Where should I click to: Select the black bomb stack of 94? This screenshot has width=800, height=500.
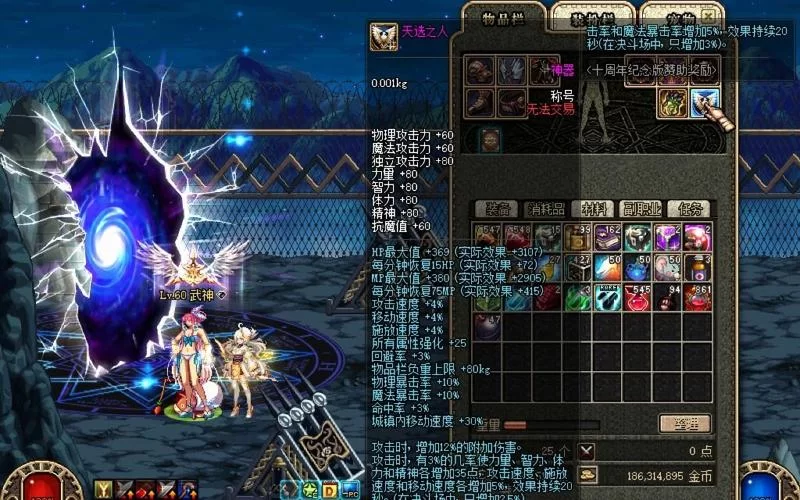coord(667,297)
